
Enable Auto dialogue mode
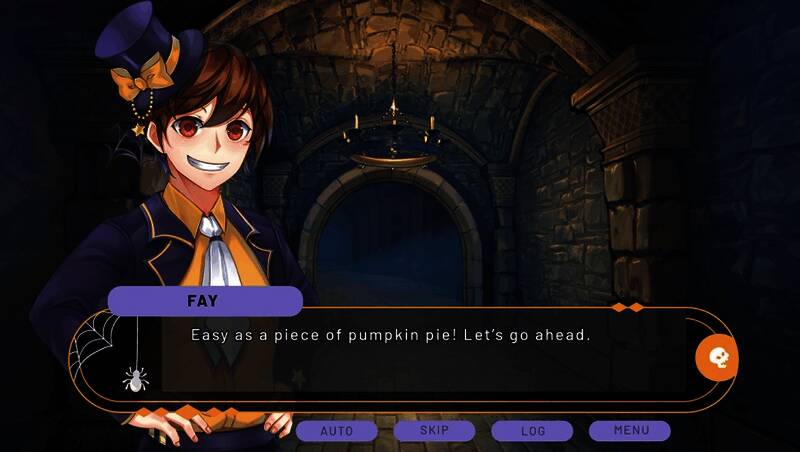(x=337, y=431)
